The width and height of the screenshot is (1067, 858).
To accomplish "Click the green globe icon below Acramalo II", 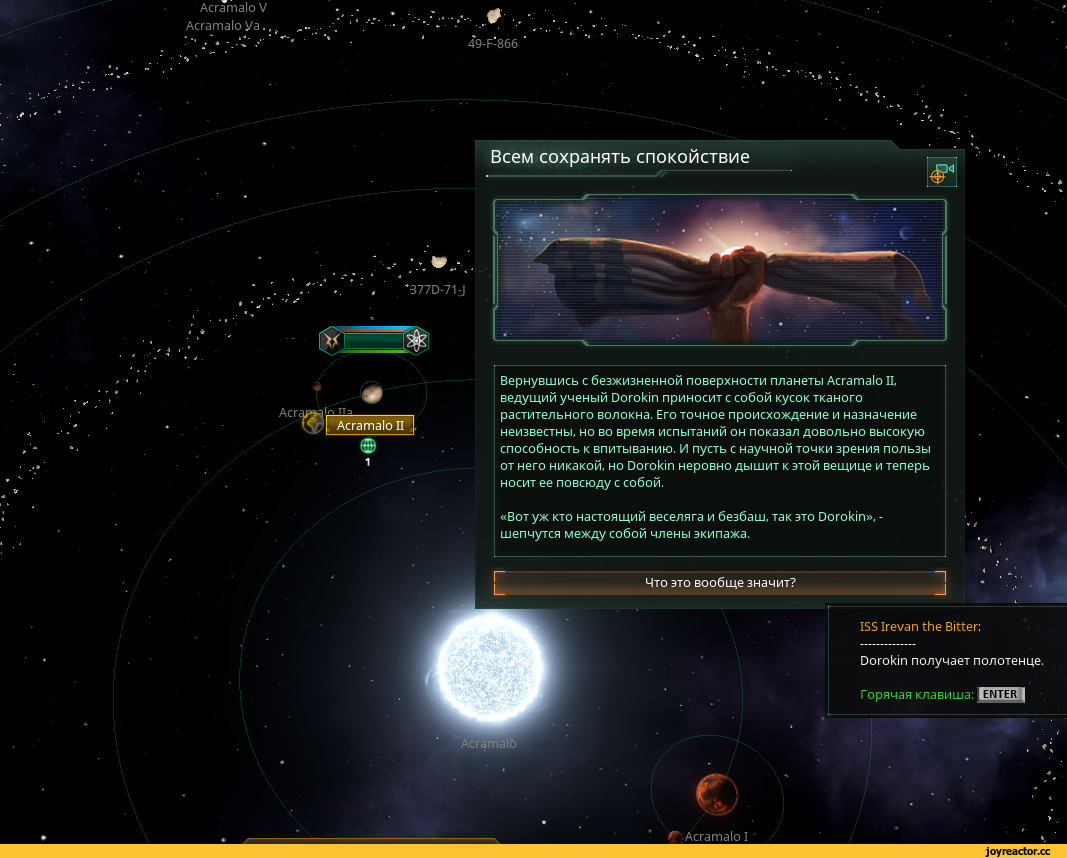I will tap(368, 446).
